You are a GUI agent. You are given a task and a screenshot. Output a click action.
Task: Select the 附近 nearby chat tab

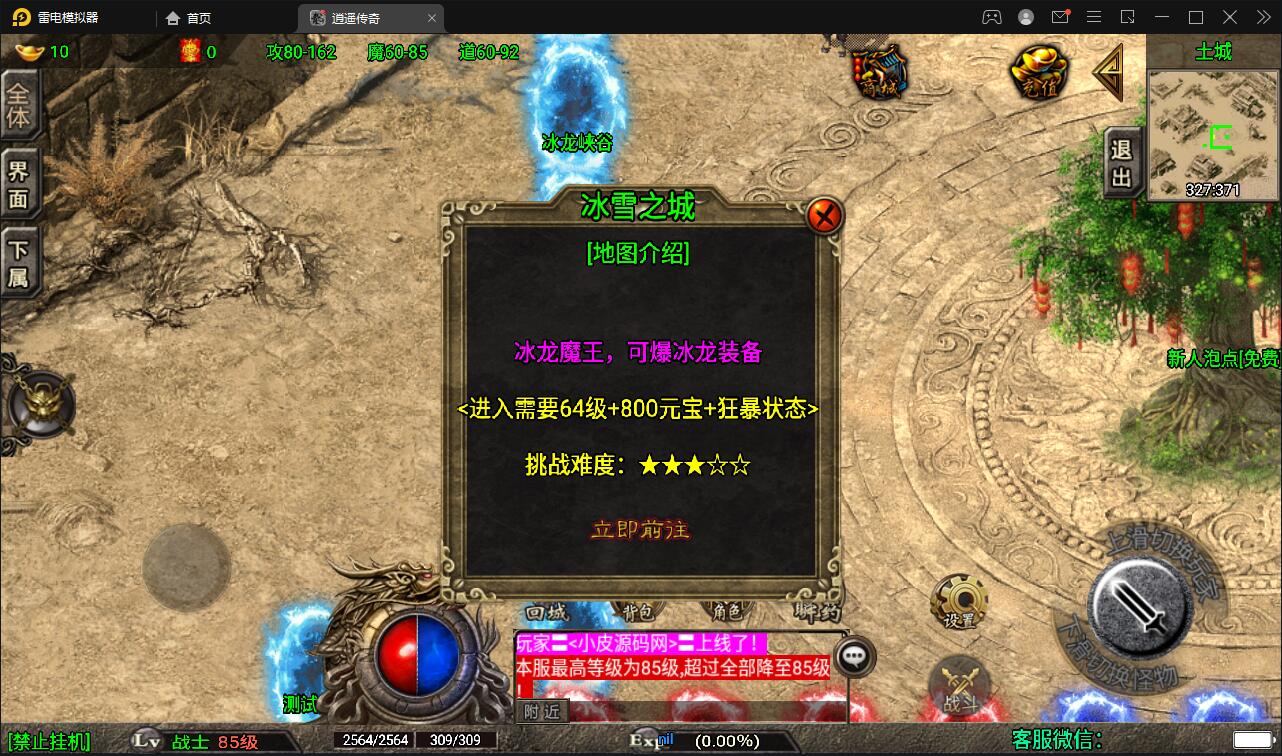click(x=544, y=712)
